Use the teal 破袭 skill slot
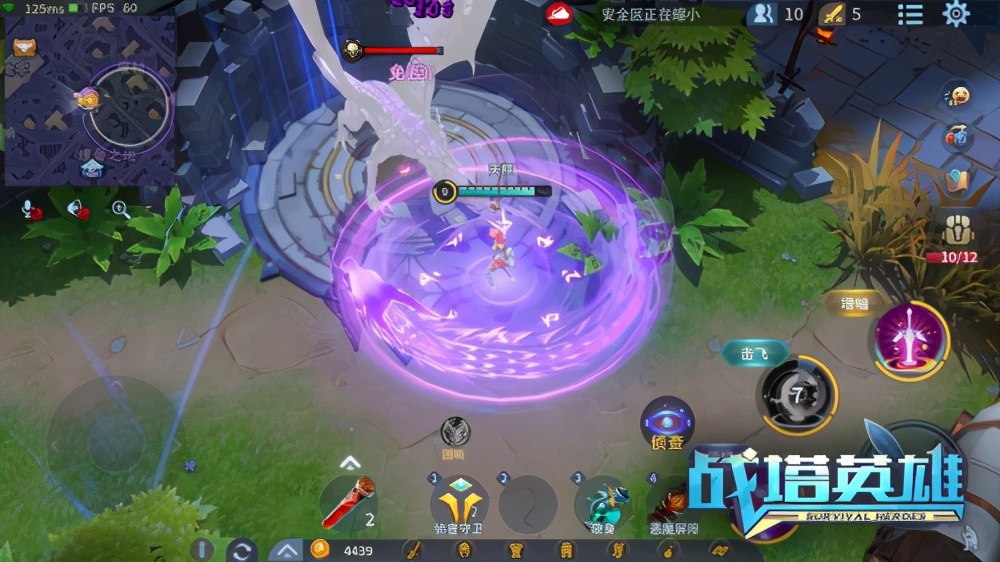The width and height of the screenshot is (1000, 562). pyautogui.click(x=607, y=502)
